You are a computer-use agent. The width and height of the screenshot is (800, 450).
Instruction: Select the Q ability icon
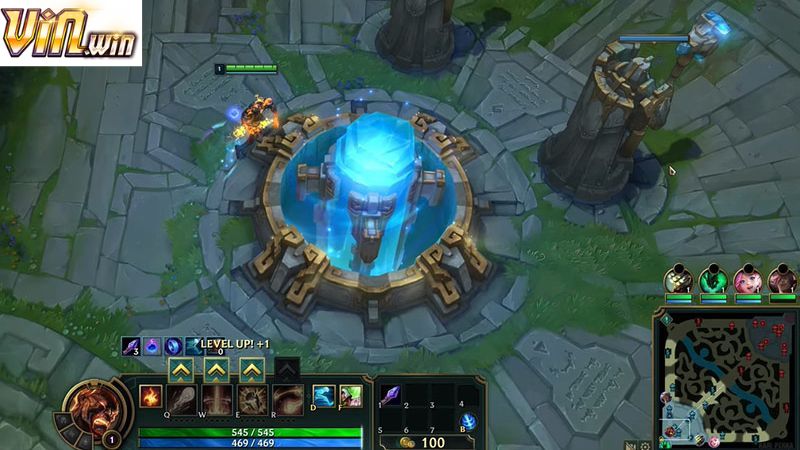(x=181, y=399)
